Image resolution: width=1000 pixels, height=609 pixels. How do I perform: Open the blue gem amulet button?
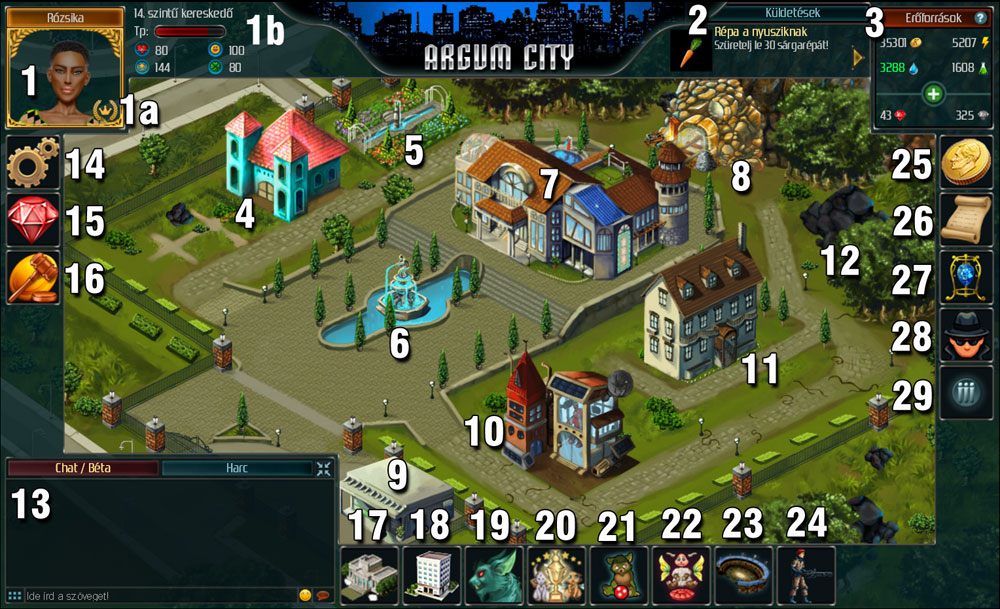(x=966, y=277)
